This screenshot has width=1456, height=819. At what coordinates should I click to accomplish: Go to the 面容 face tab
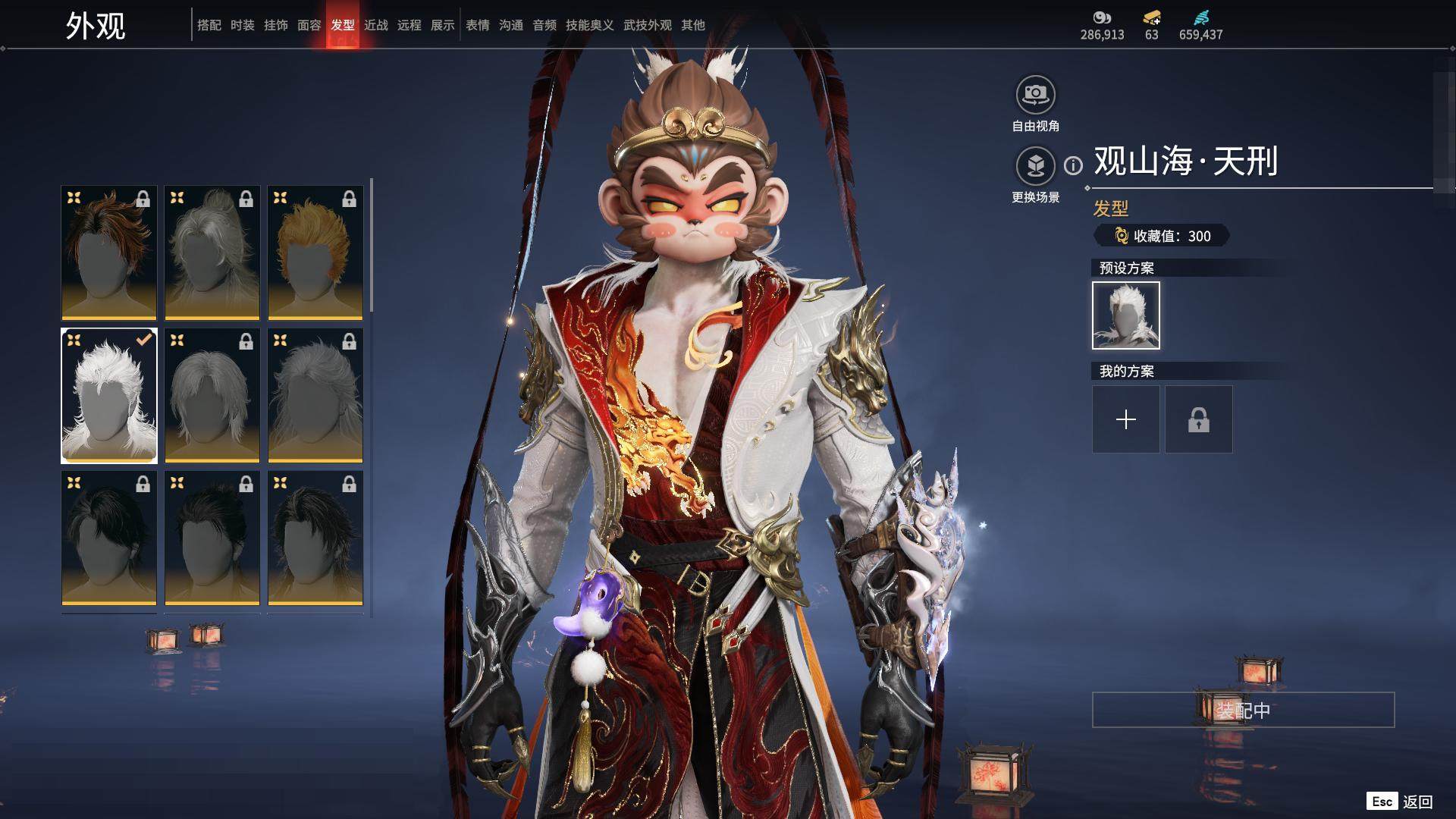click(309, 25)
